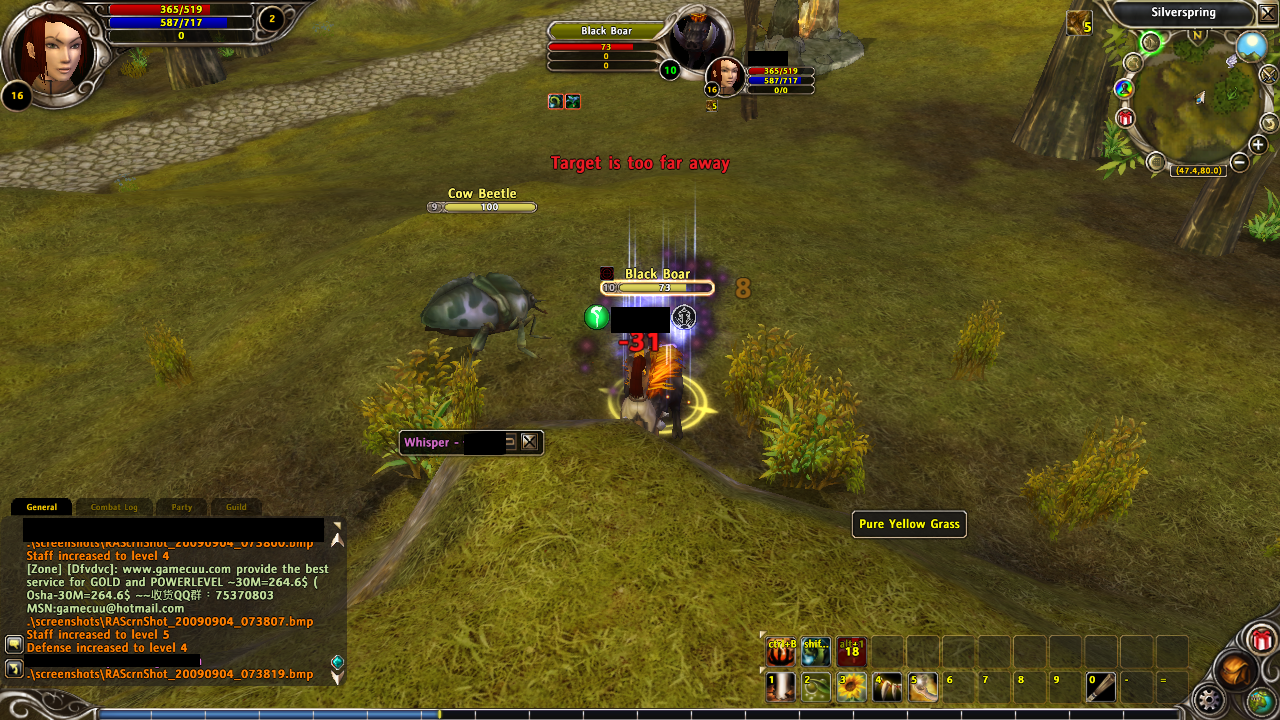Activate the ctrl+B hotbar skill

pos(781,652)
